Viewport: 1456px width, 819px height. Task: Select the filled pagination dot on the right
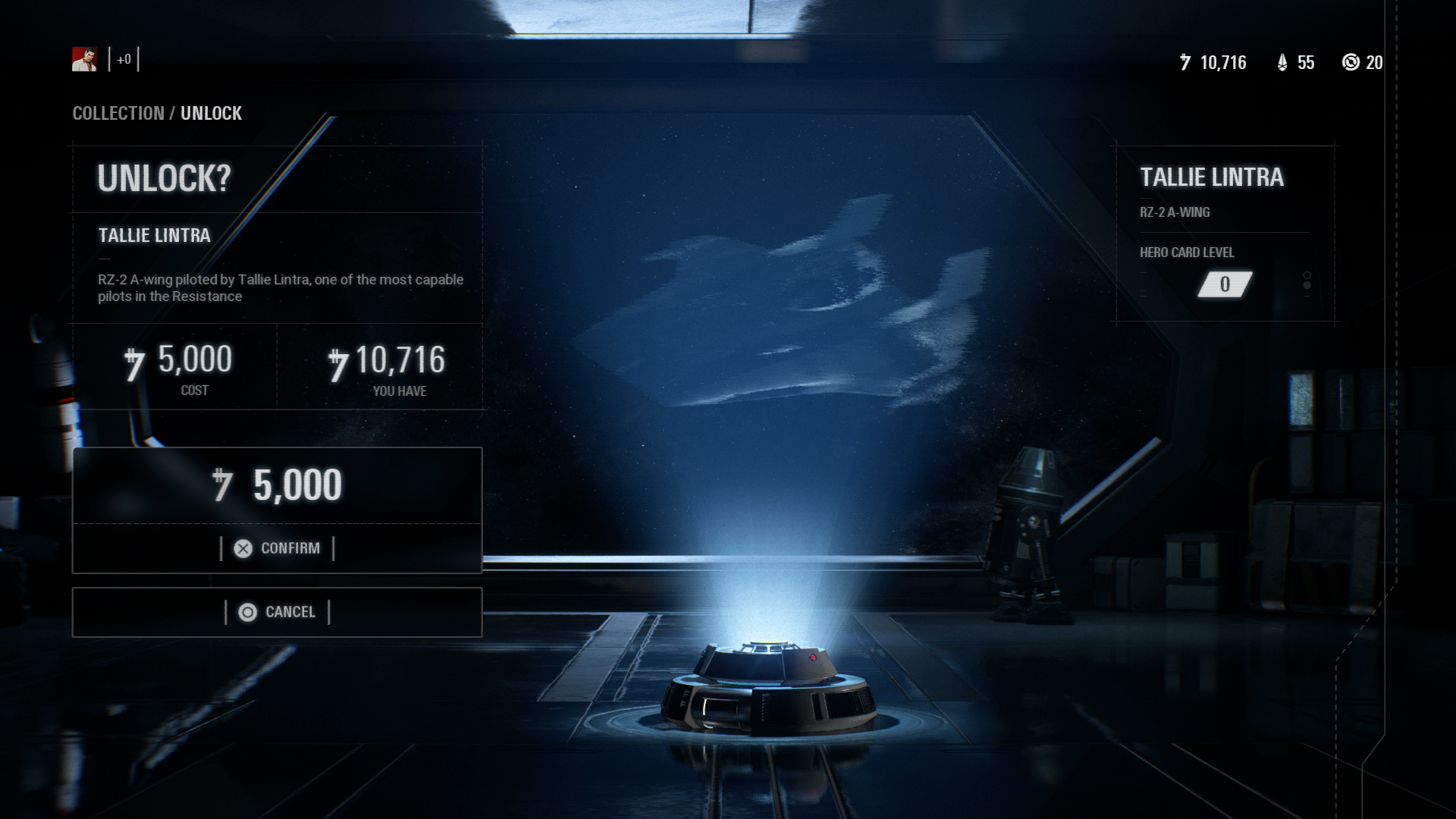[x=1307, y=286]
